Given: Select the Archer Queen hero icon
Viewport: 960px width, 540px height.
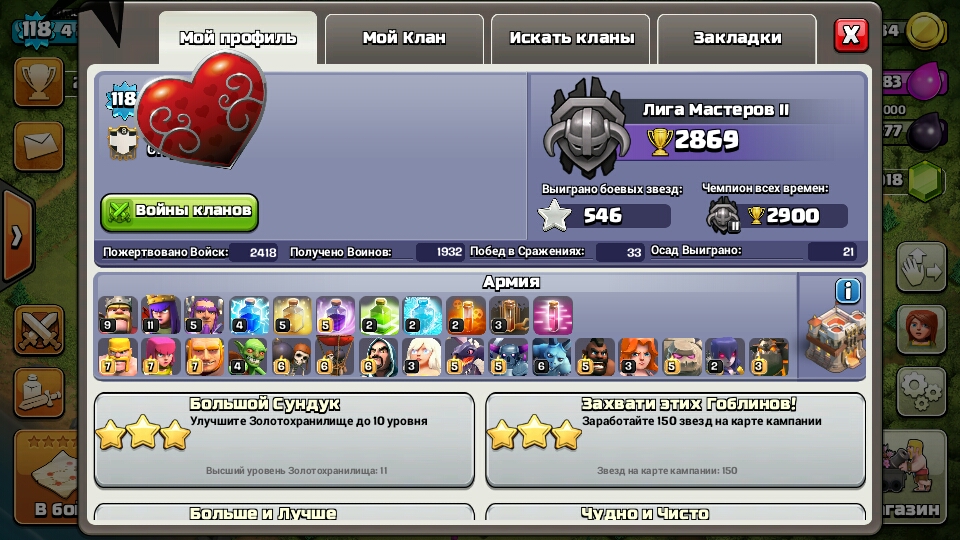Looking at the screenshot, I should tap(160, 314).
